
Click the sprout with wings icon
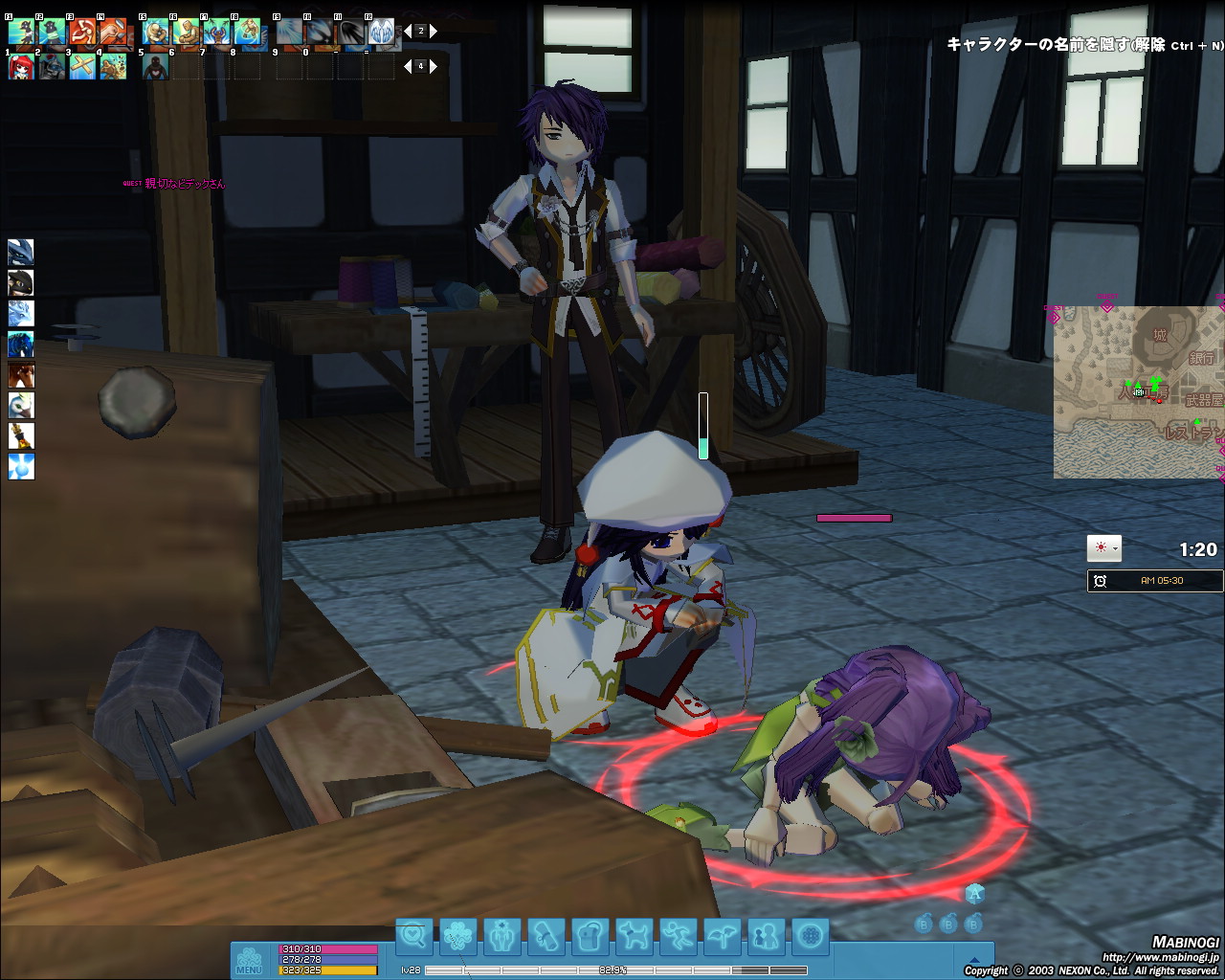point(722,935)
